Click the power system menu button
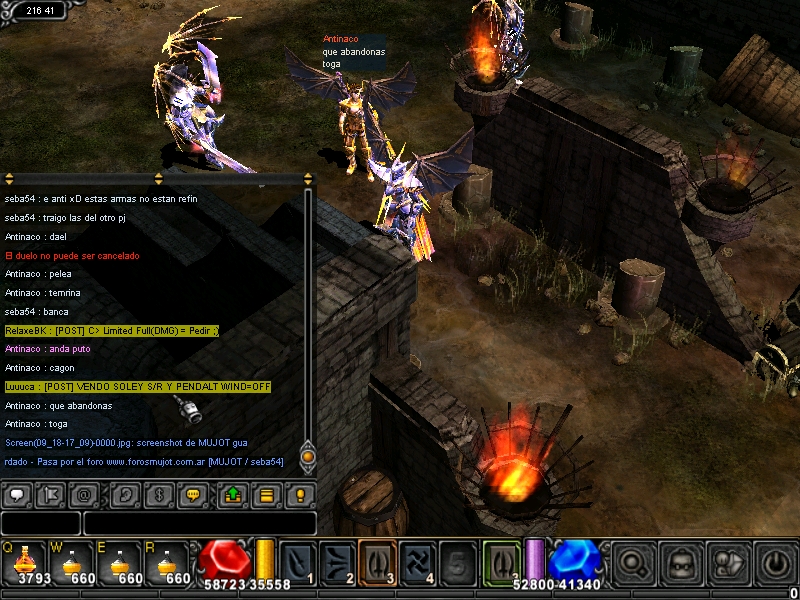This screenshot has height=600, width=800. [775, 562]
